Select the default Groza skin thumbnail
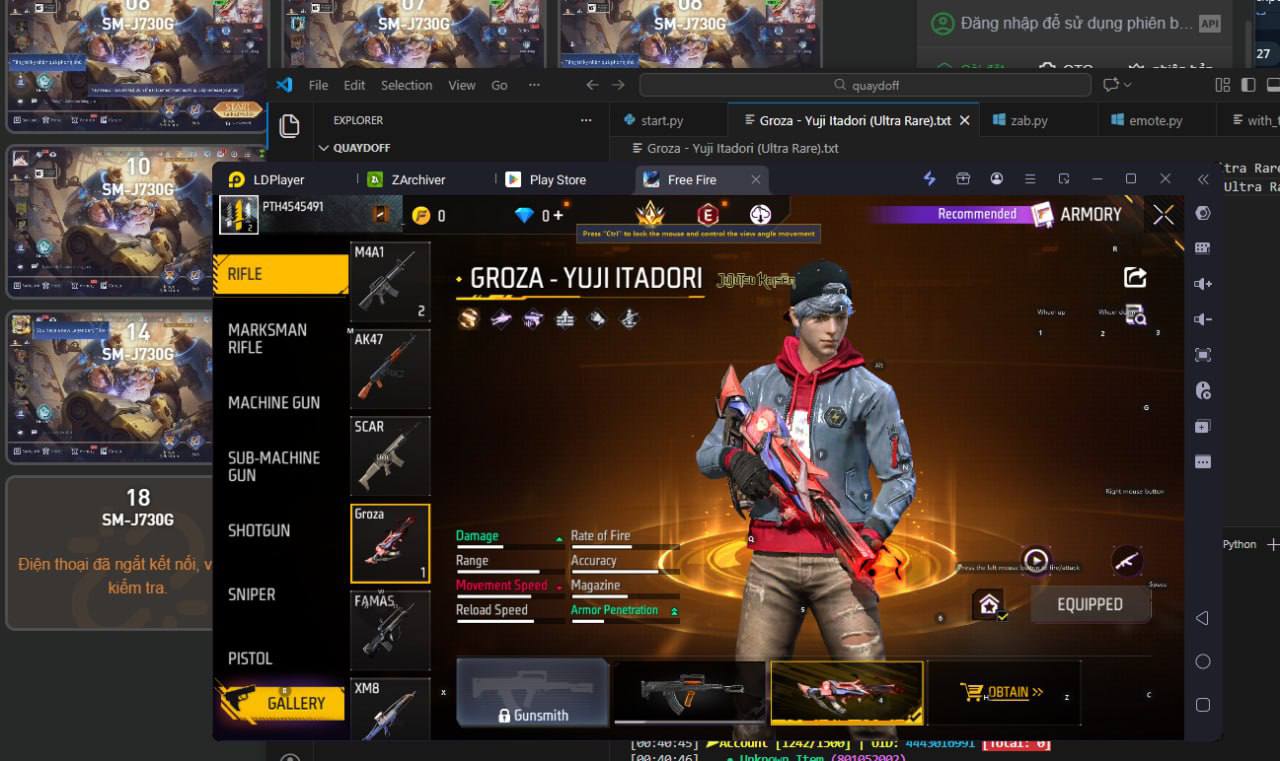This screenshot has width=1280, height=761. pyautogui.click(x=689, y=691)
